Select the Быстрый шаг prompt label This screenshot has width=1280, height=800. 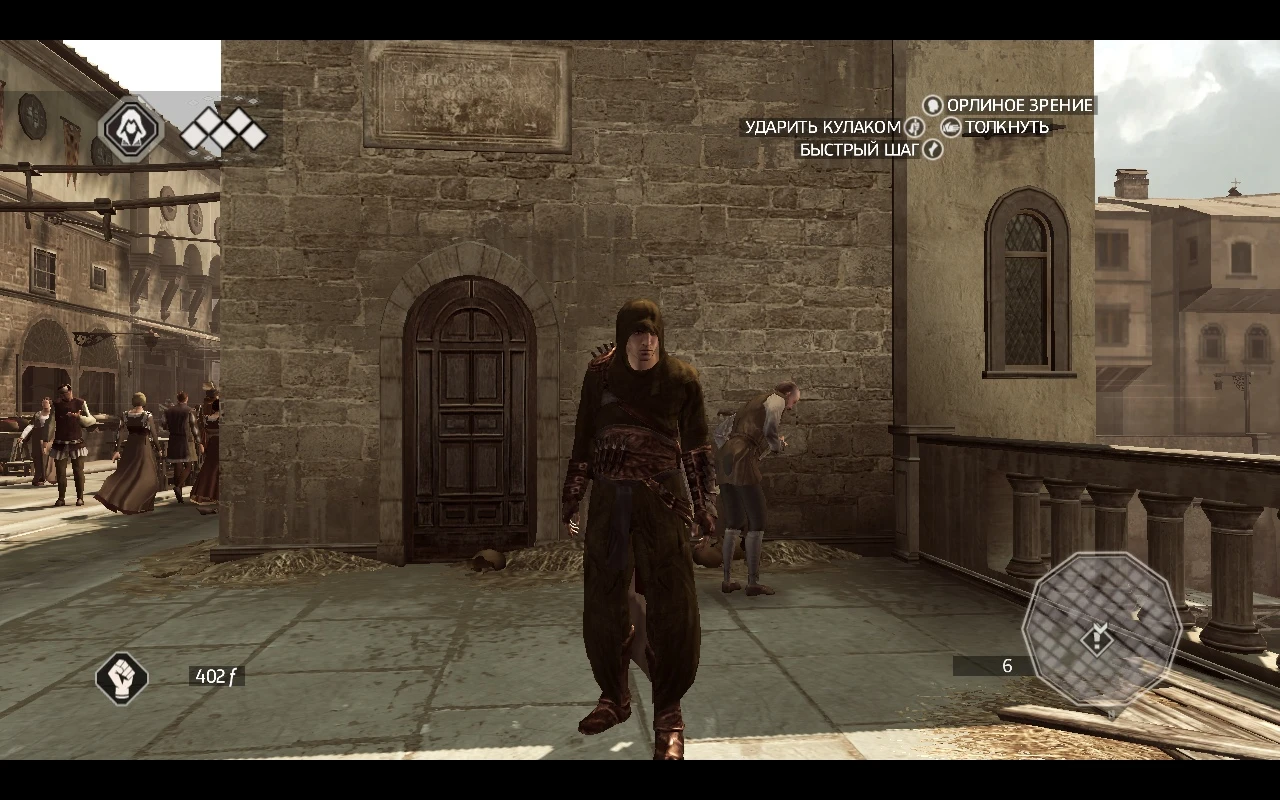(857, 150)
